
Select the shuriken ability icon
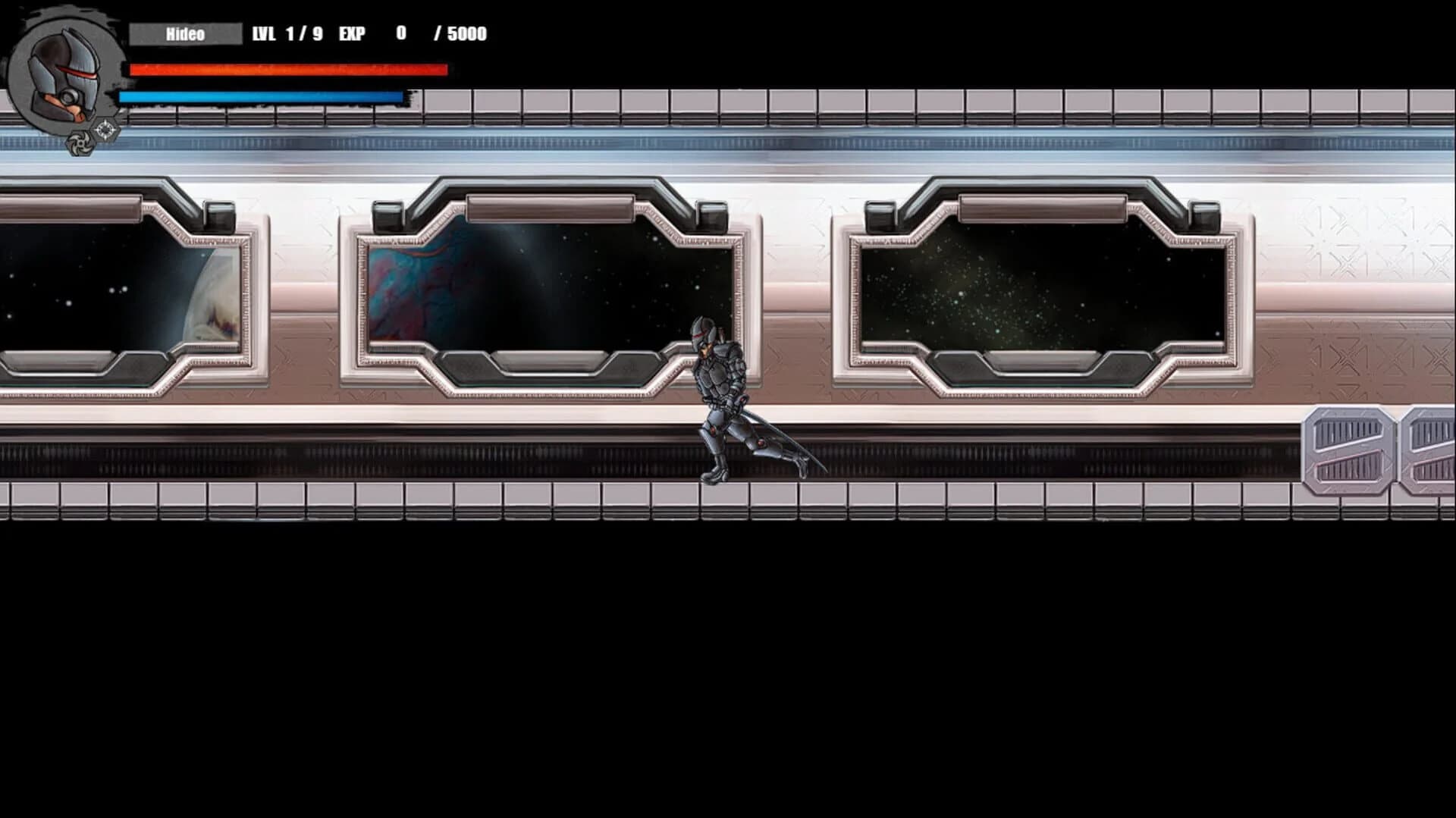pos(80,144)
